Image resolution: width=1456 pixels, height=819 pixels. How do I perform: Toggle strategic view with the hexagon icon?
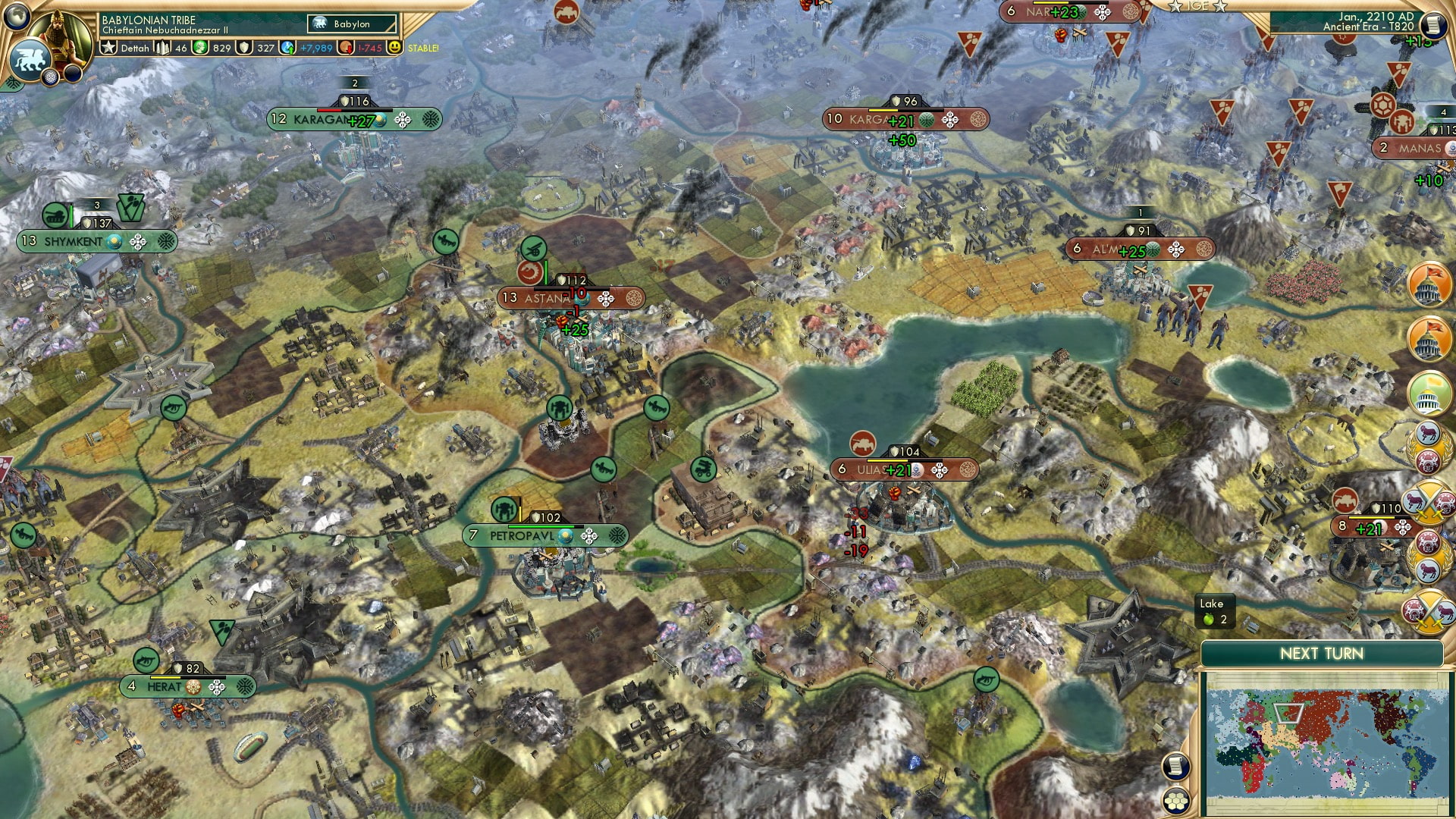[x=1176, y=802]
